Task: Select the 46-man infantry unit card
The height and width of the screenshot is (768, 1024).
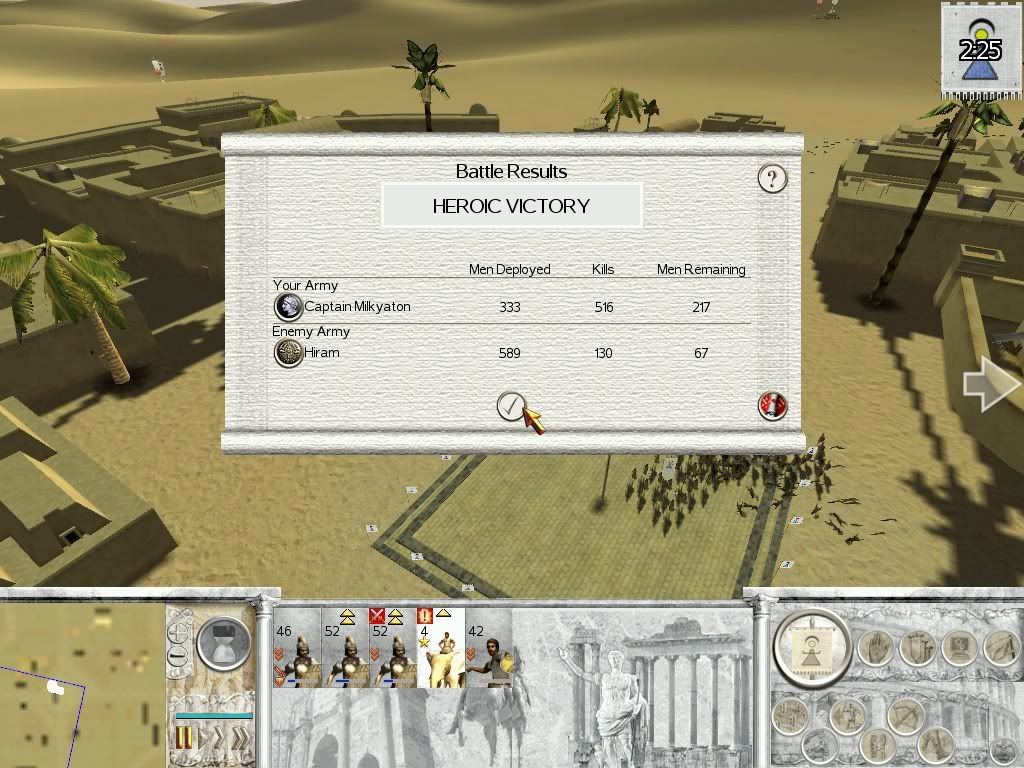Action: [x=297, y=648]
